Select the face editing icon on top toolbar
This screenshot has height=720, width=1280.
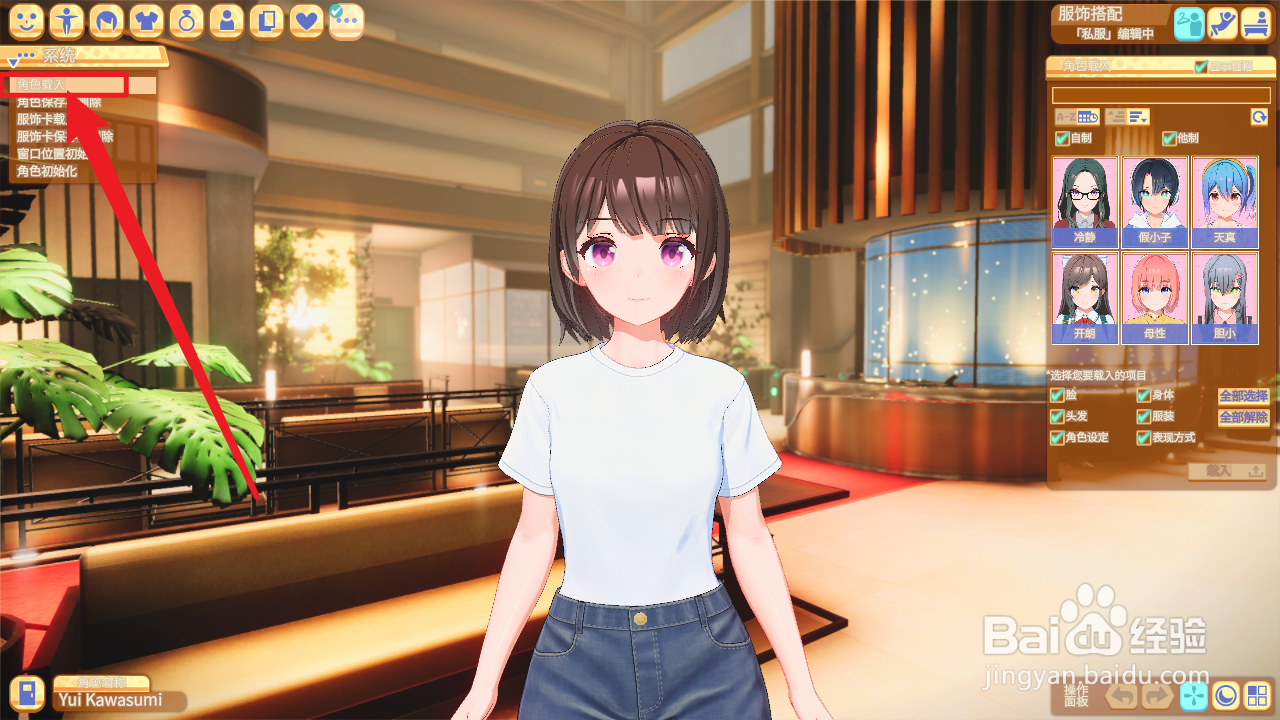coord(24,20)
